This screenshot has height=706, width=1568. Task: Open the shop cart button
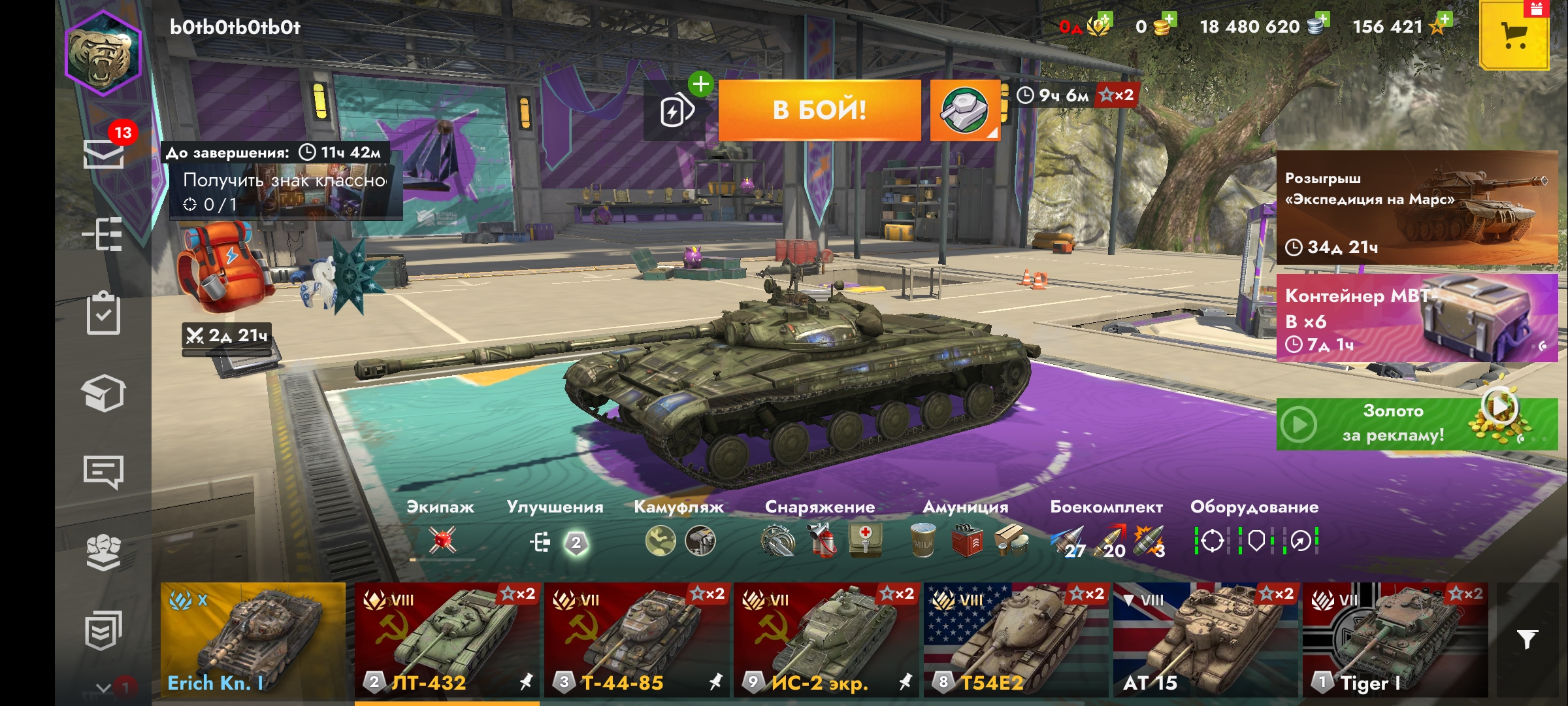click(x=1514, y=35)
